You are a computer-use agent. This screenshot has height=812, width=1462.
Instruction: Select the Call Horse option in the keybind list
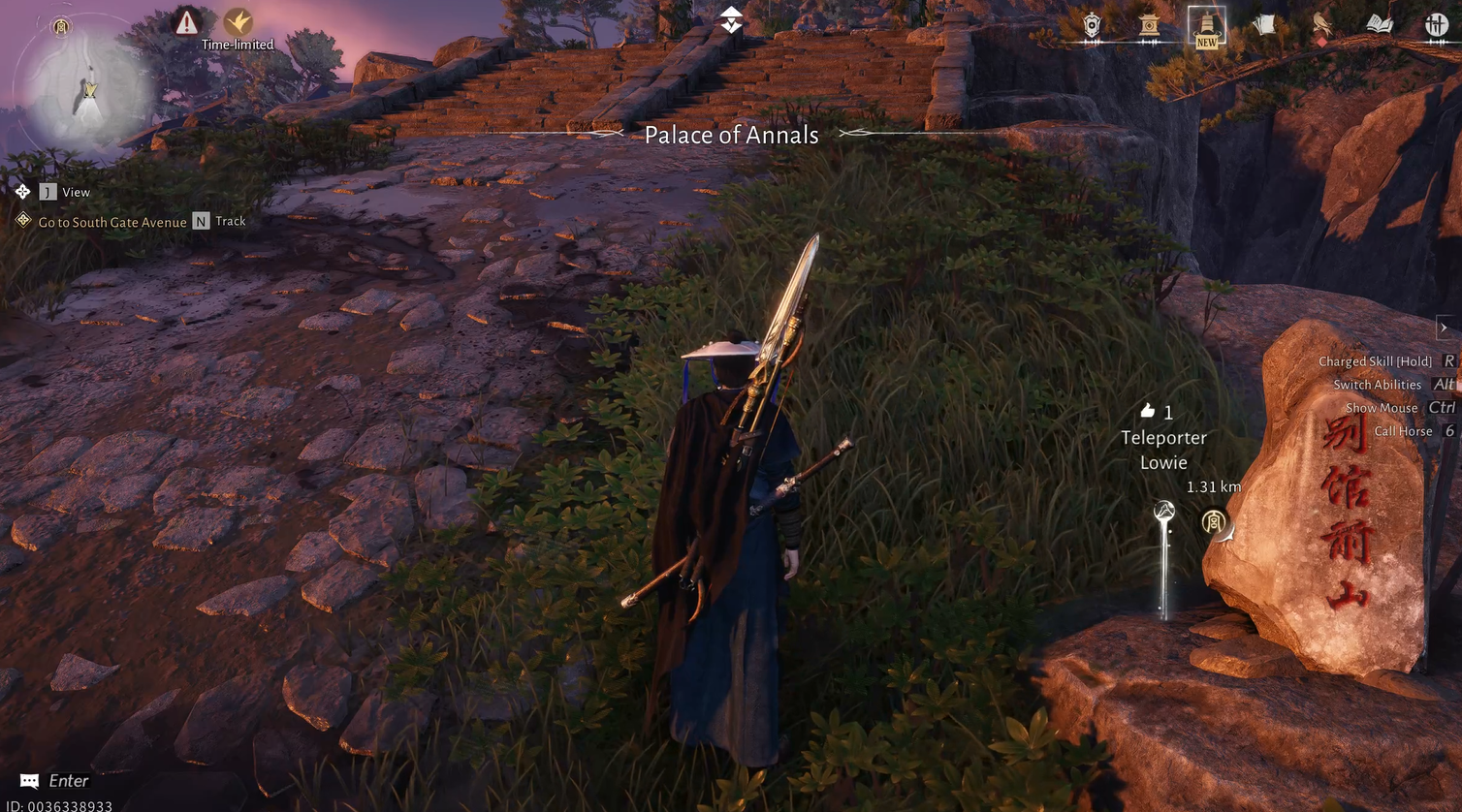click(1405, 430)
